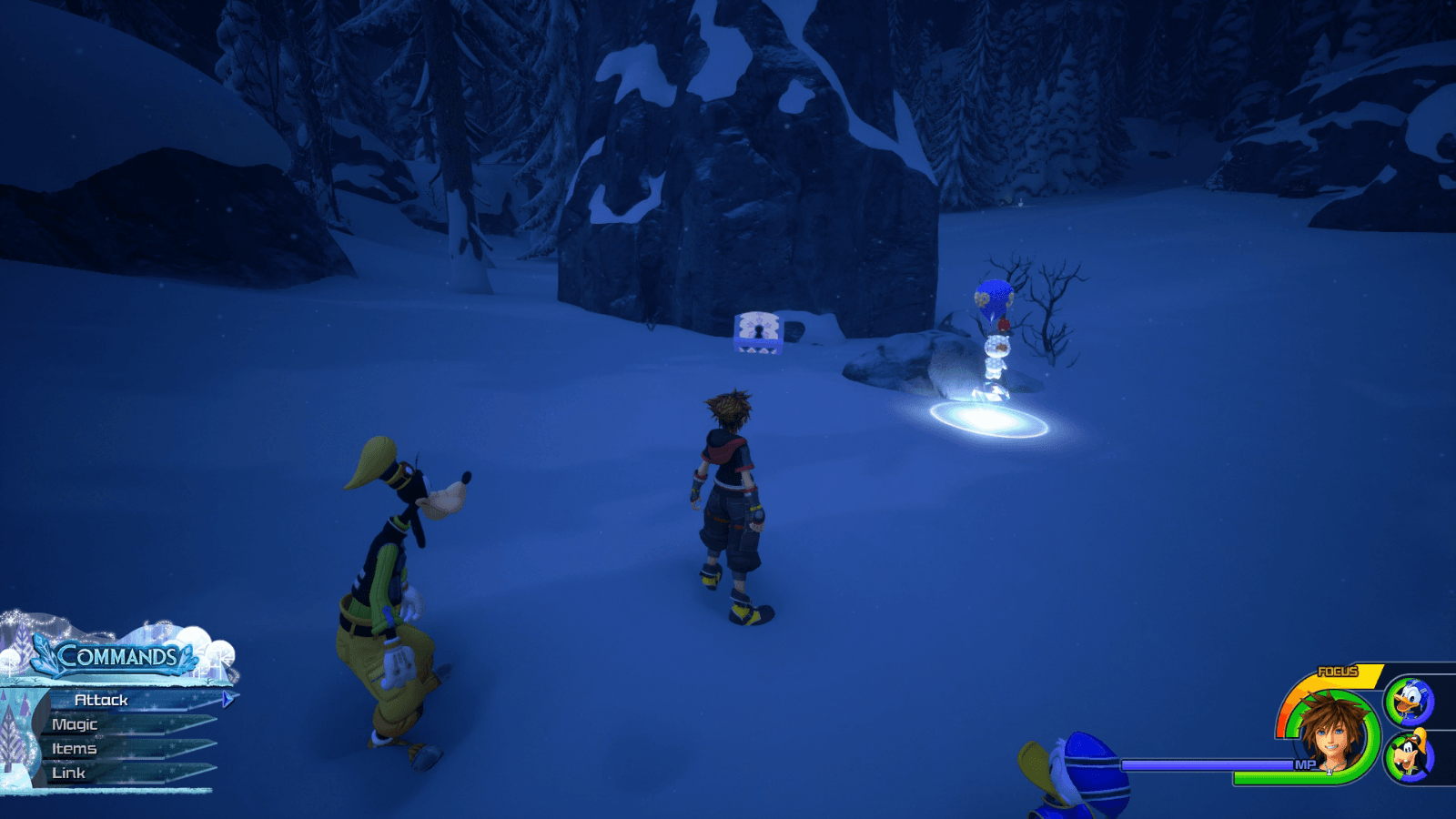Expand the Items command submenu
The image size is (1456, 819).
(x=76, y=749)
